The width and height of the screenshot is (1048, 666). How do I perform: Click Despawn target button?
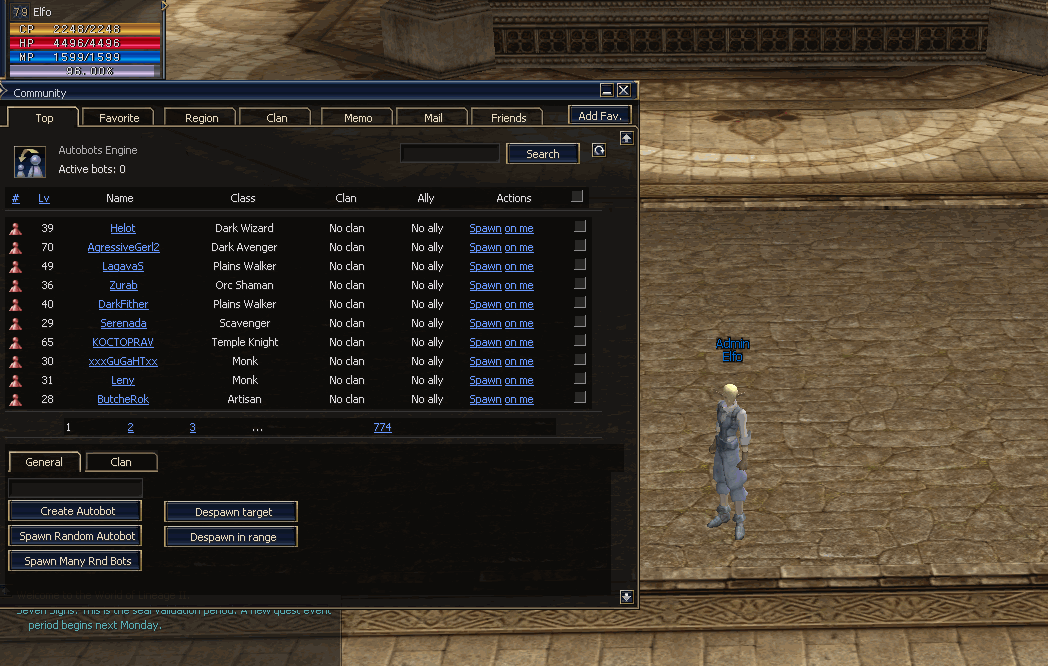pyautogui.click(x=233, y=512)
